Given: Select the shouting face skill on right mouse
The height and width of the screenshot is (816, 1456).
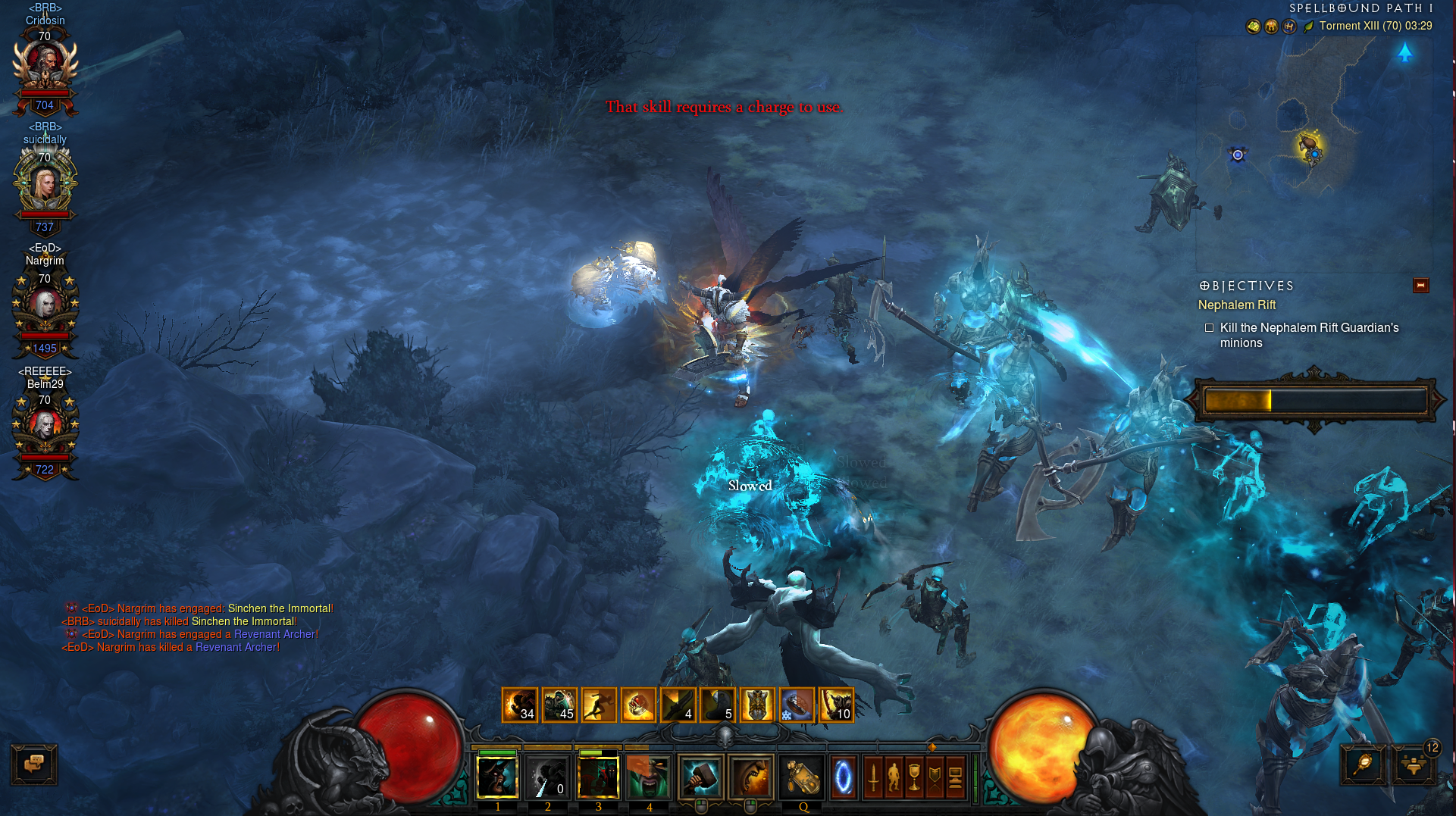Looking at the screenshot, I should (751, 777).
